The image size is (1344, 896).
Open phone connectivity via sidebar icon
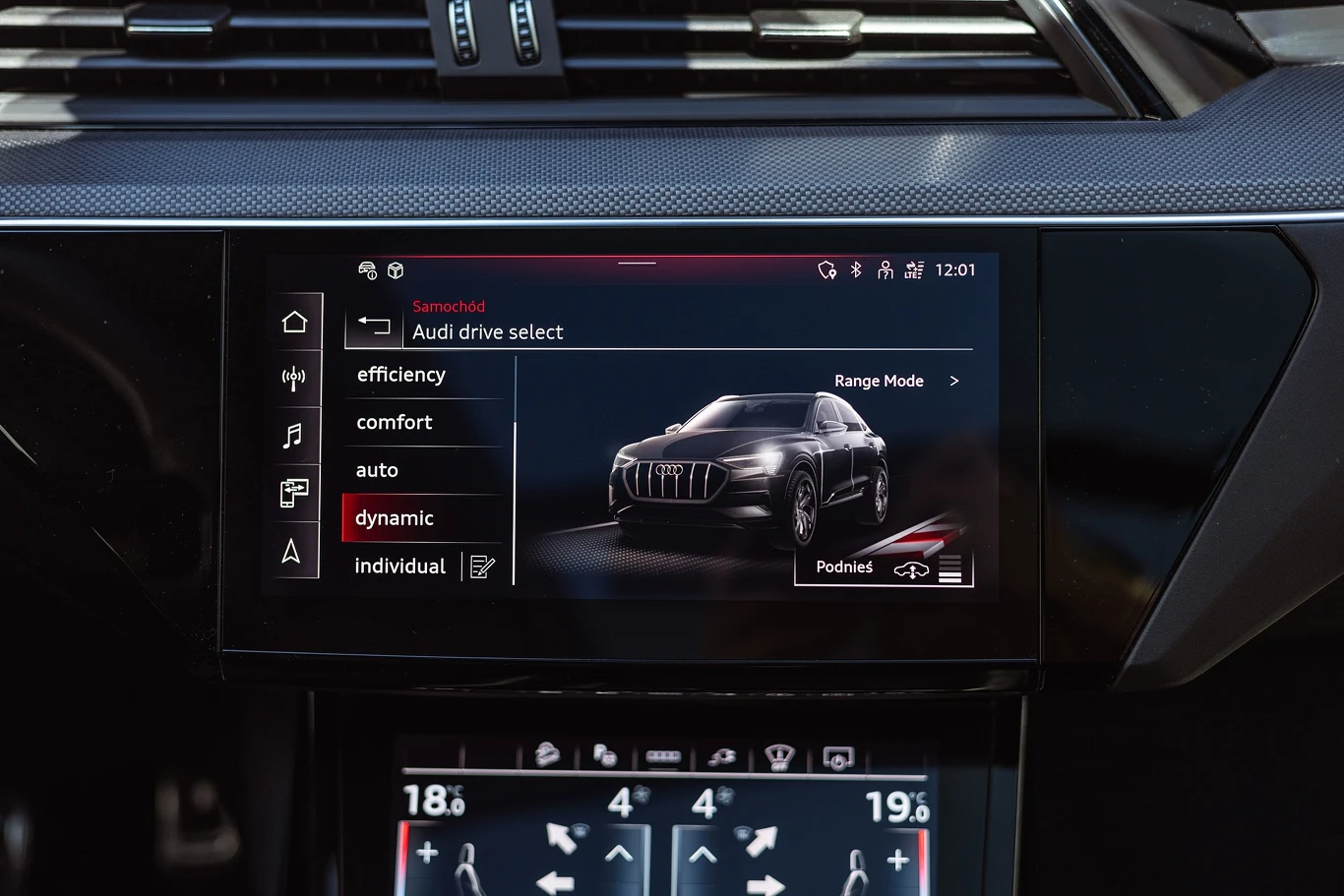(x=294, y=493)
